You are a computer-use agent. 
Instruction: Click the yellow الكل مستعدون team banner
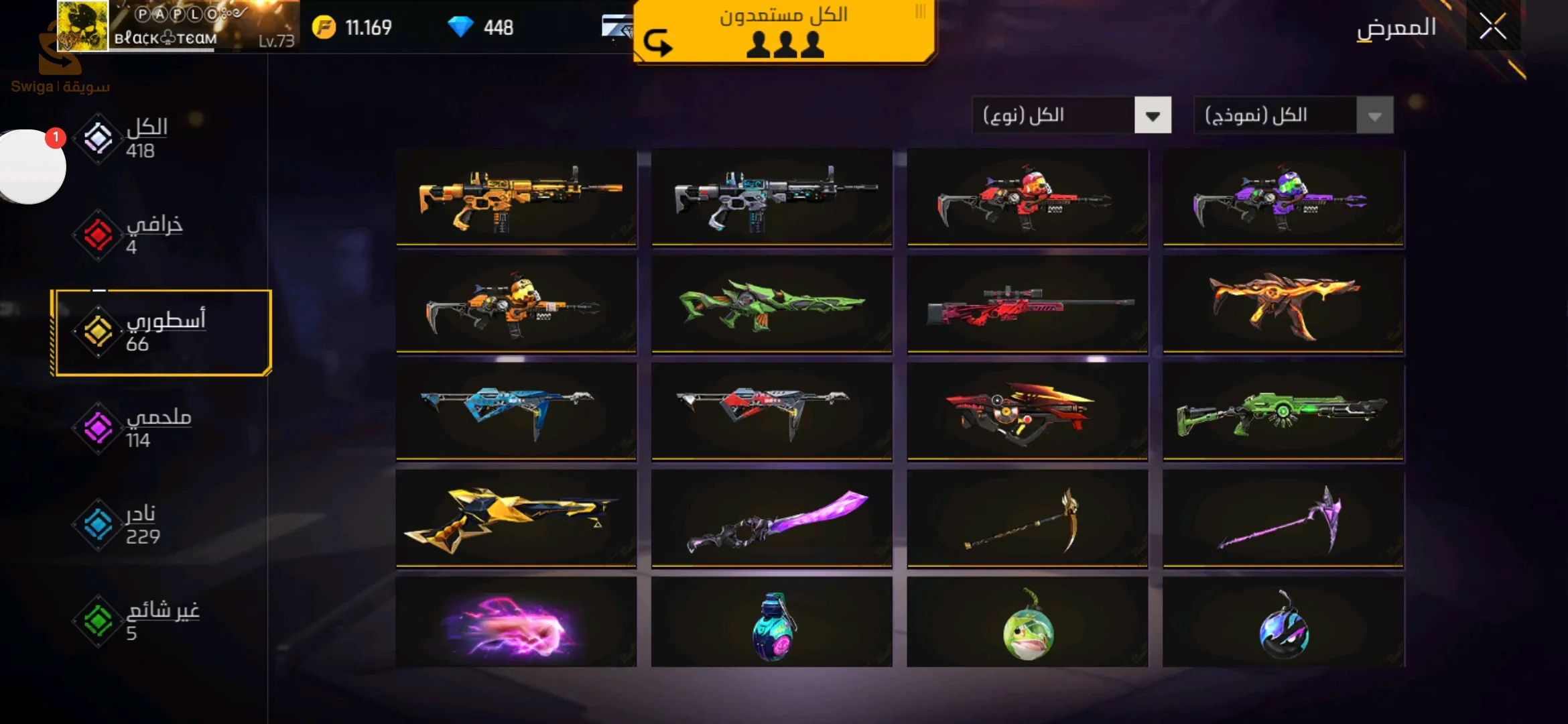784,31
